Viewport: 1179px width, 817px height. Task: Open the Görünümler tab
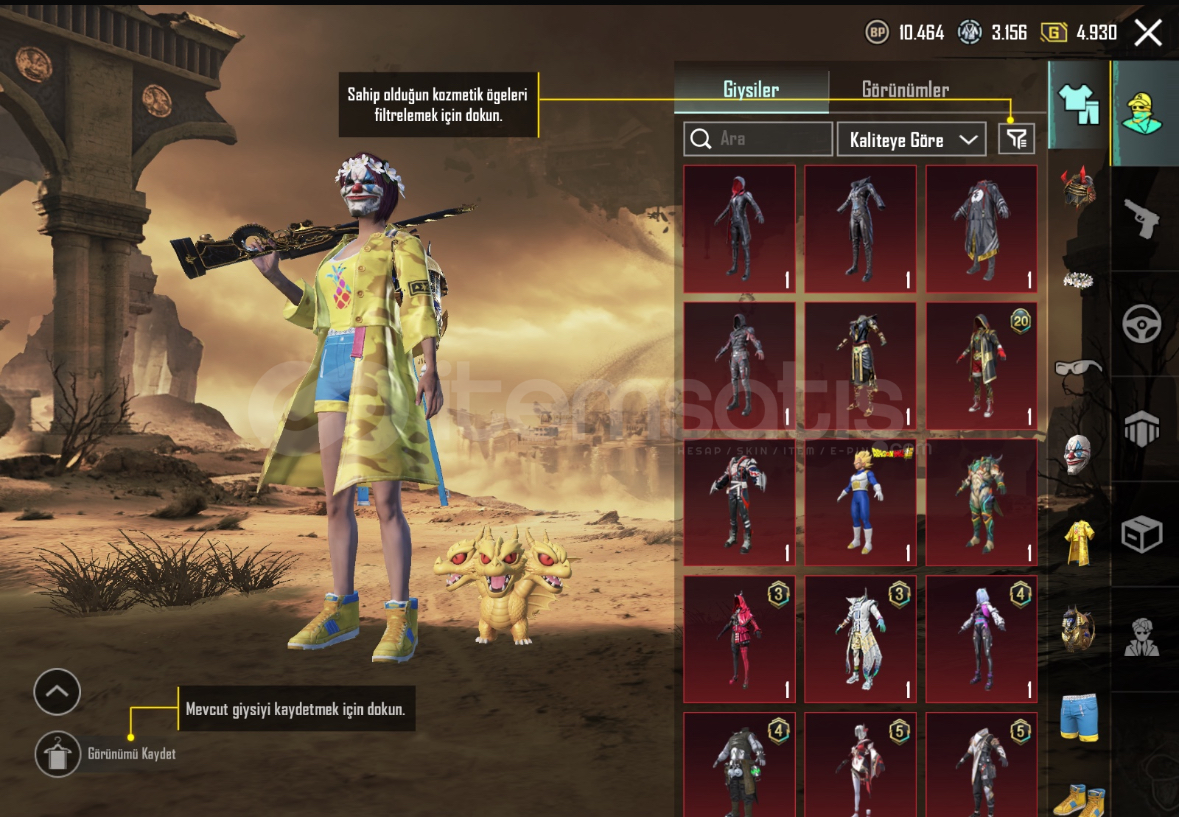tap(905, 90)
